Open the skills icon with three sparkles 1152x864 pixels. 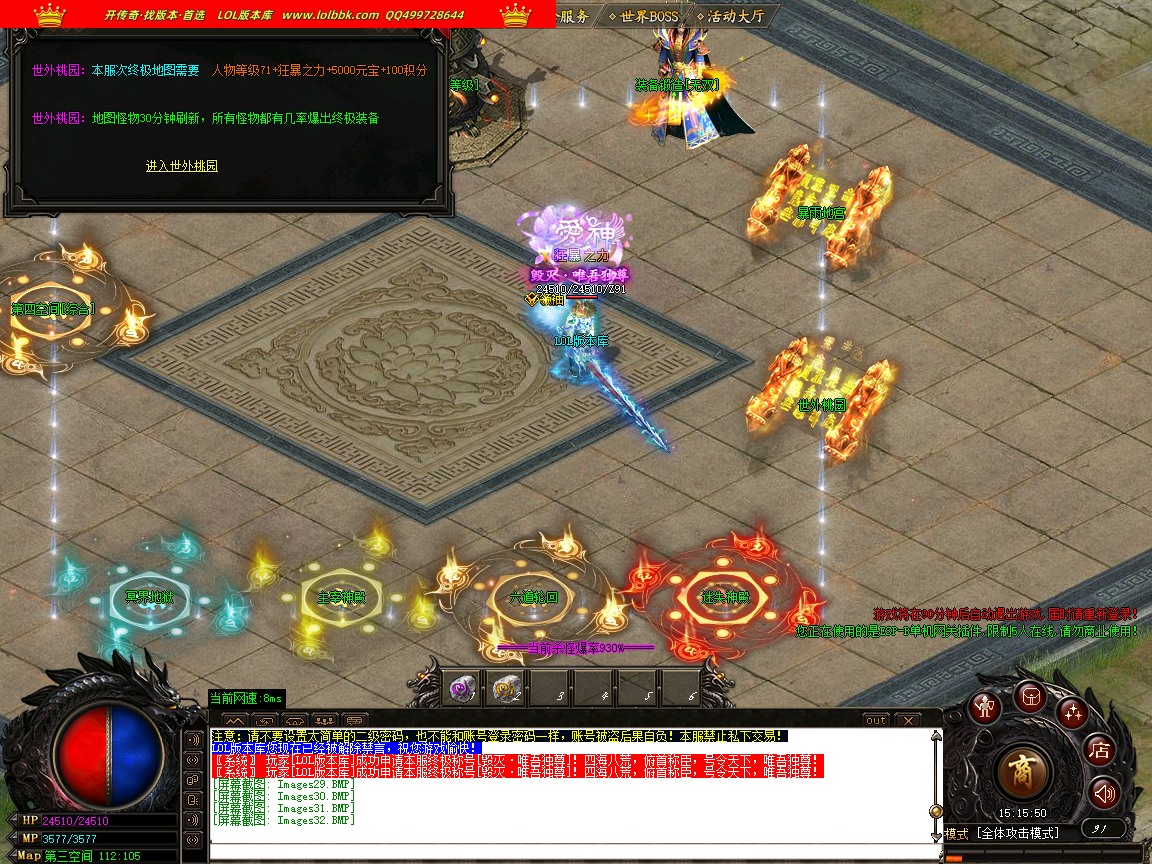[x=1073, y=712]
